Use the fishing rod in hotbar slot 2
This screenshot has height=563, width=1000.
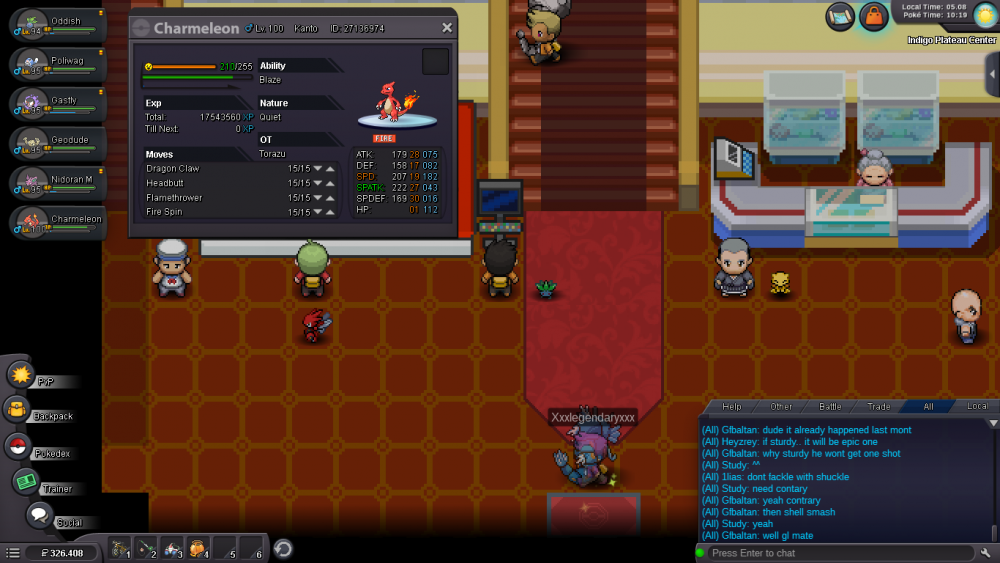click(x=146, y=548)
